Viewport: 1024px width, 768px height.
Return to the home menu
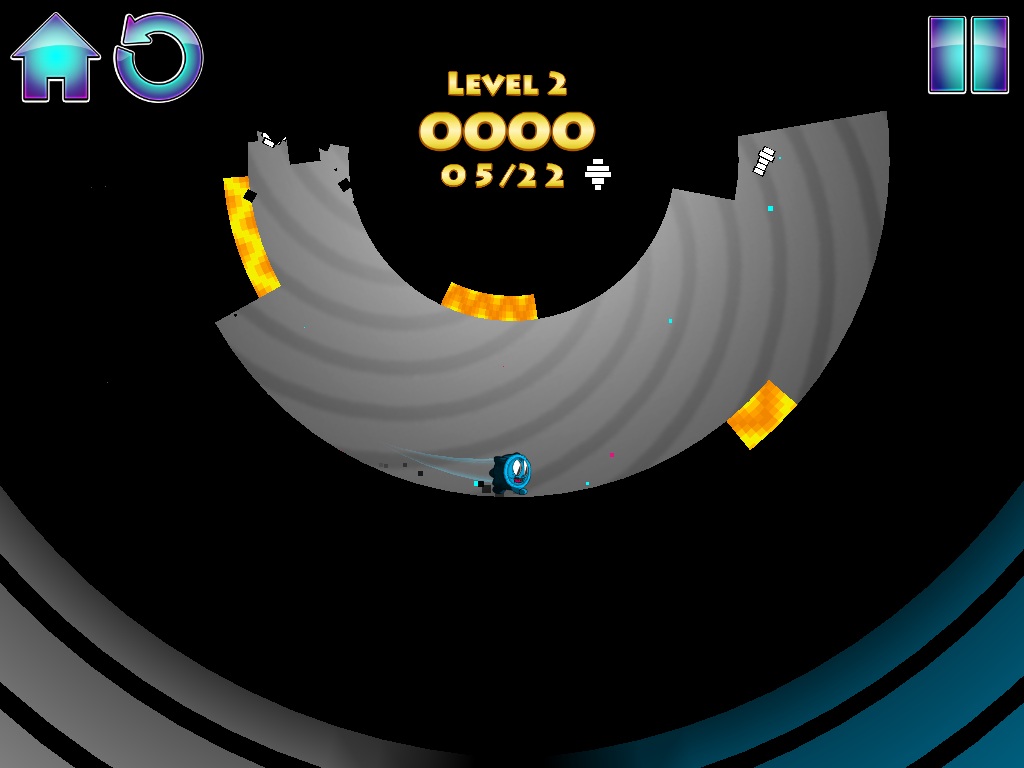[55, 58]
